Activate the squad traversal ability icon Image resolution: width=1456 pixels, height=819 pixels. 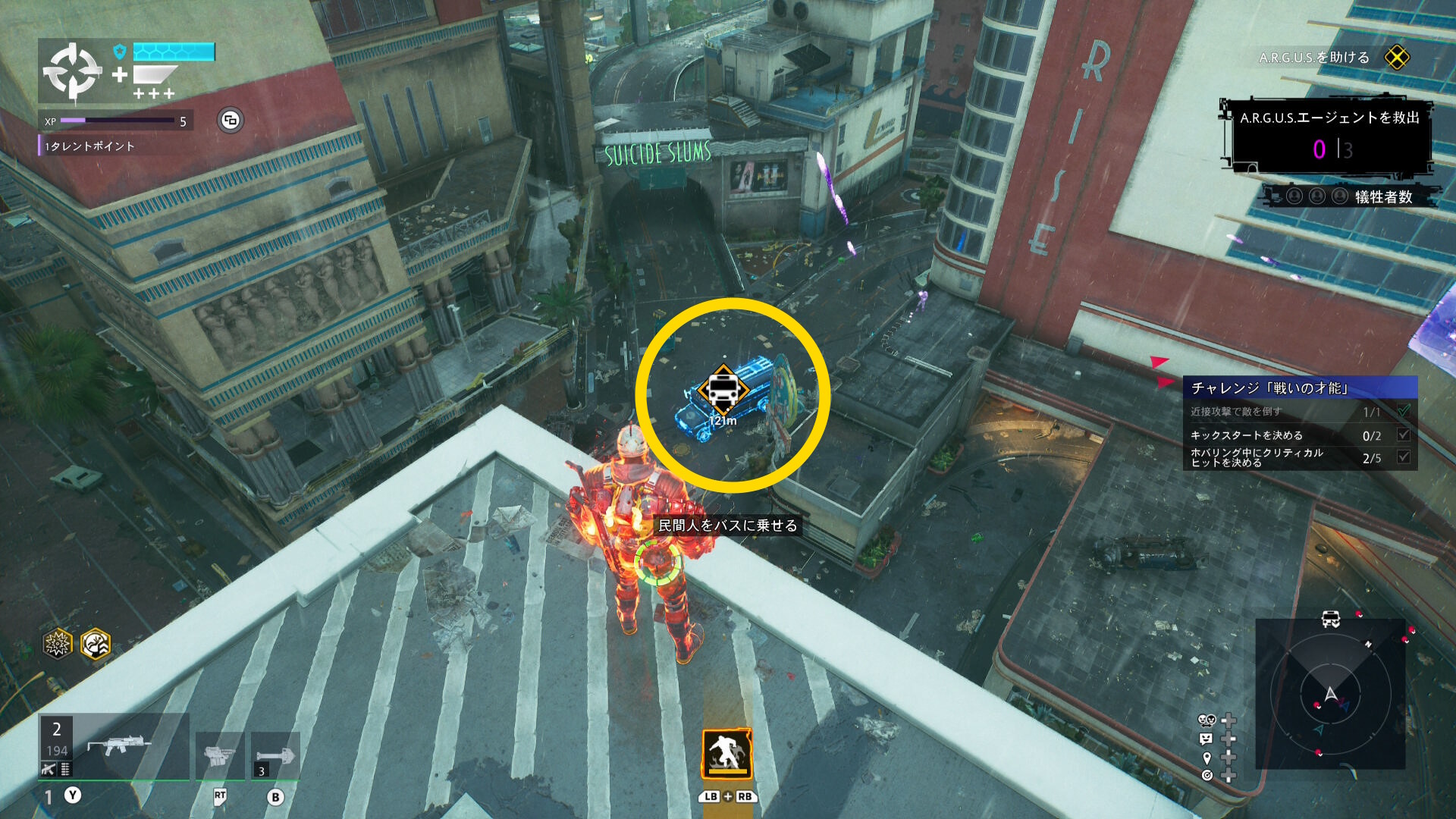click(x=726, y=755)
